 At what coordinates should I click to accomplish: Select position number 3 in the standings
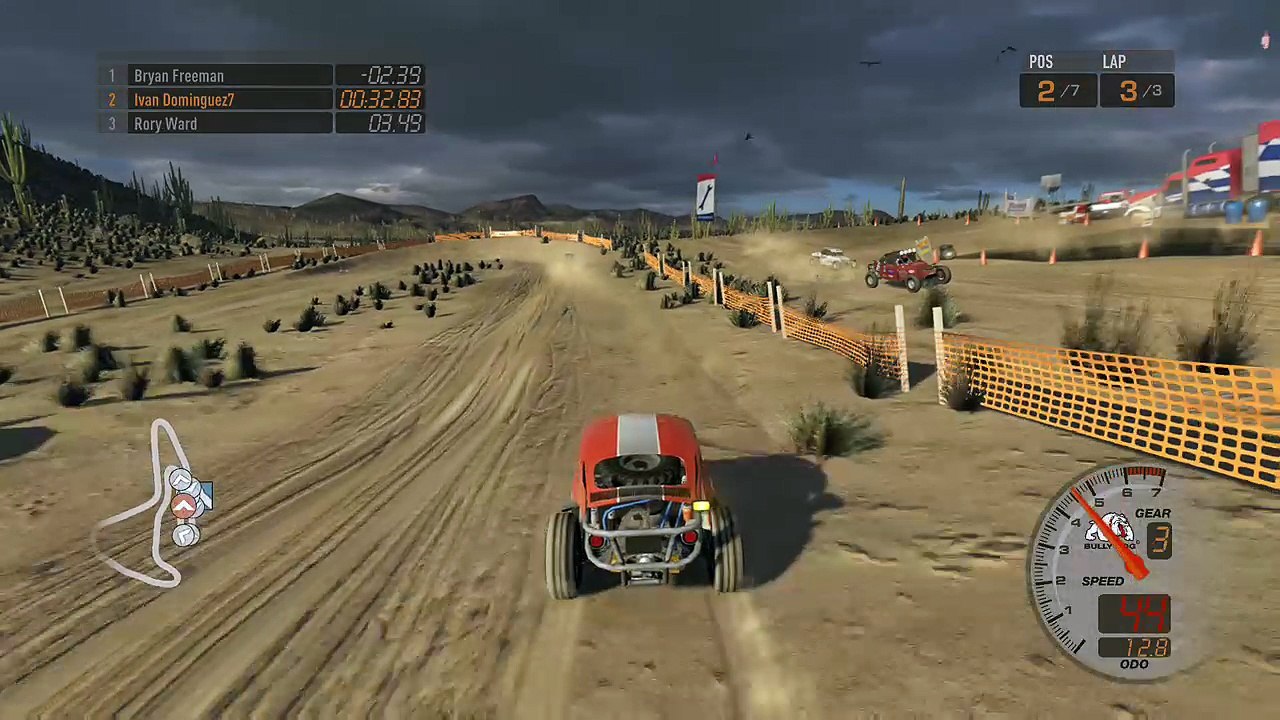pyautogui.click(x=111, y=123)
